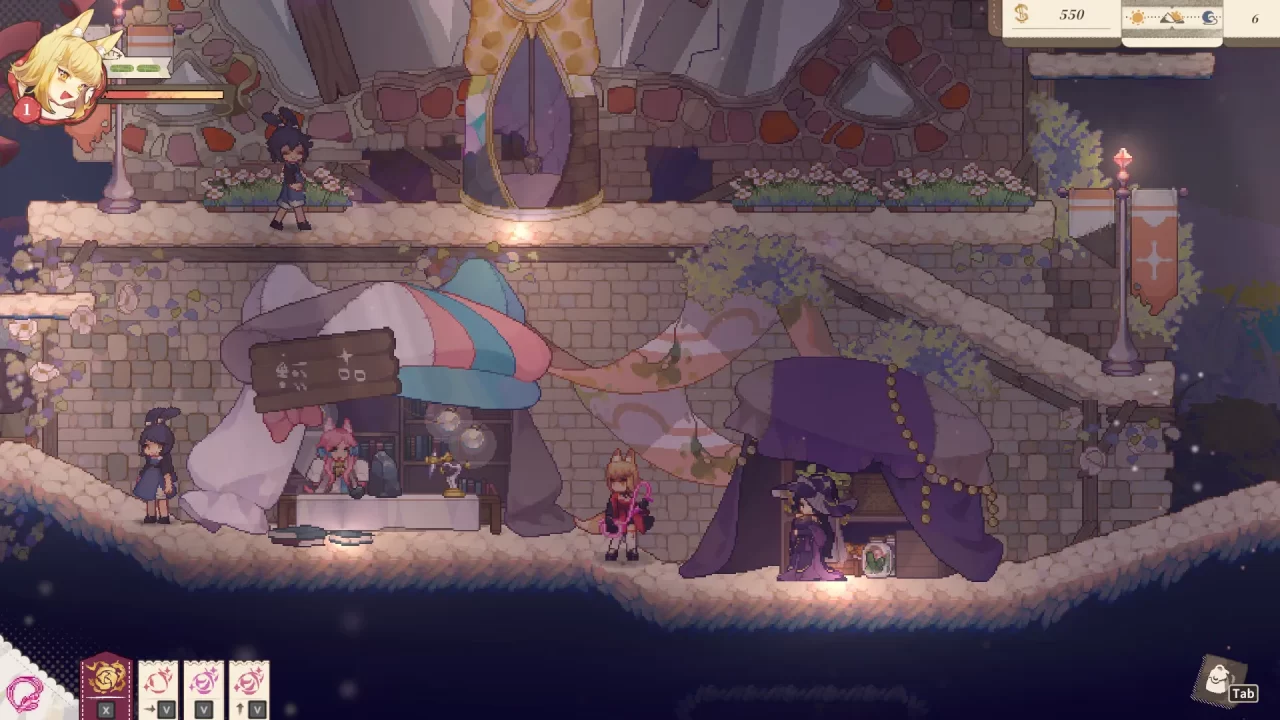This screenshot has width=1280, height=720.
Task: Click the sun icon on the time indicator
Action: [x=1139, y=16]
